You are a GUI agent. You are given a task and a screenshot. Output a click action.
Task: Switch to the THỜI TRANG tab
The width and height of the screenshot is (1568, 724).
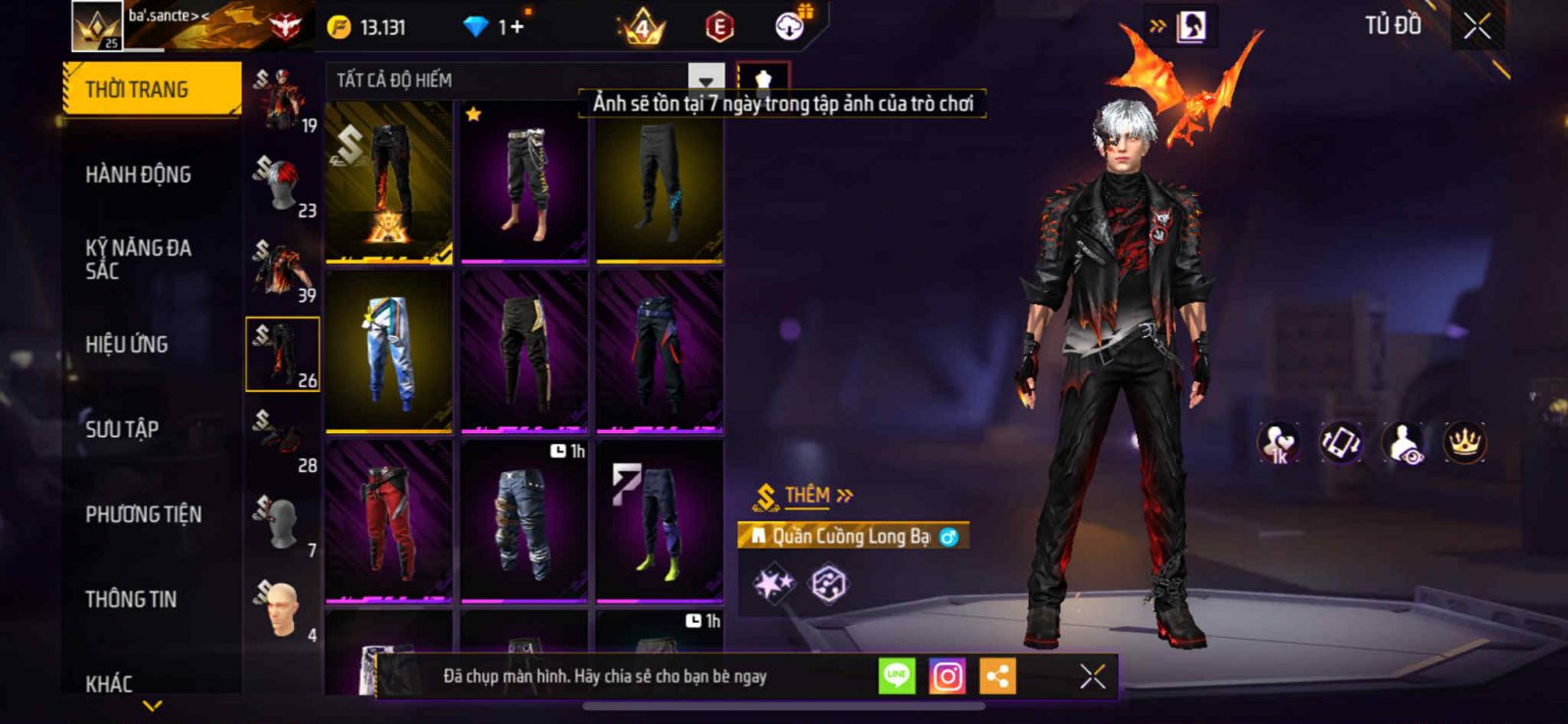click(151, 90)
